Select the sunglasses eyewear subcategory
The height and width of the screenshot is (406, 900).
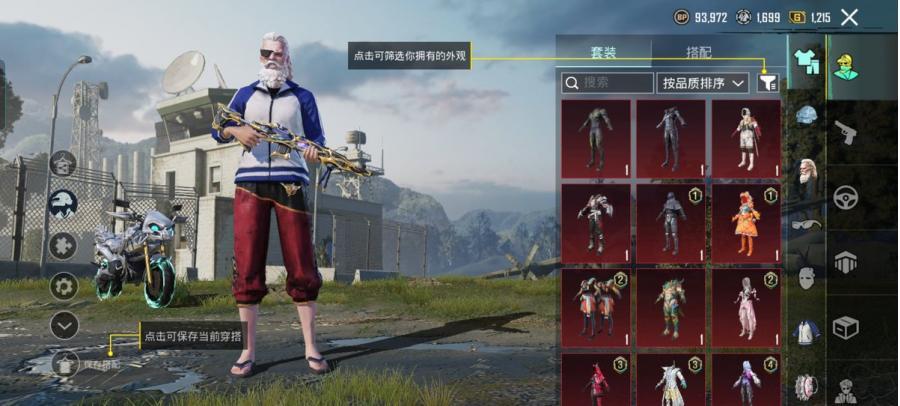coord(806,224)
